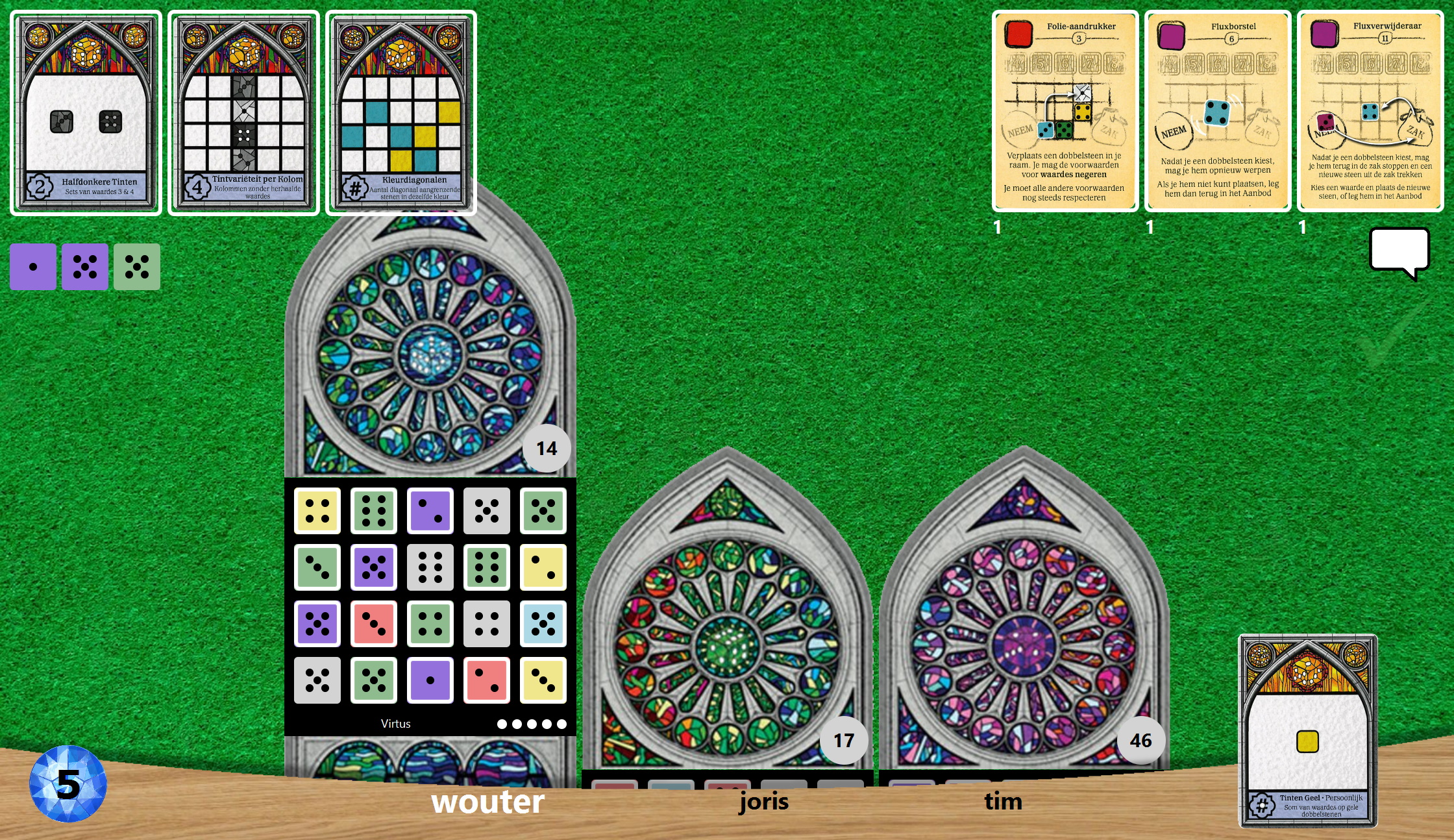Select the green five die from the draft pool
Viewport: 1454px width, 840px height.
tap(136, 267)
